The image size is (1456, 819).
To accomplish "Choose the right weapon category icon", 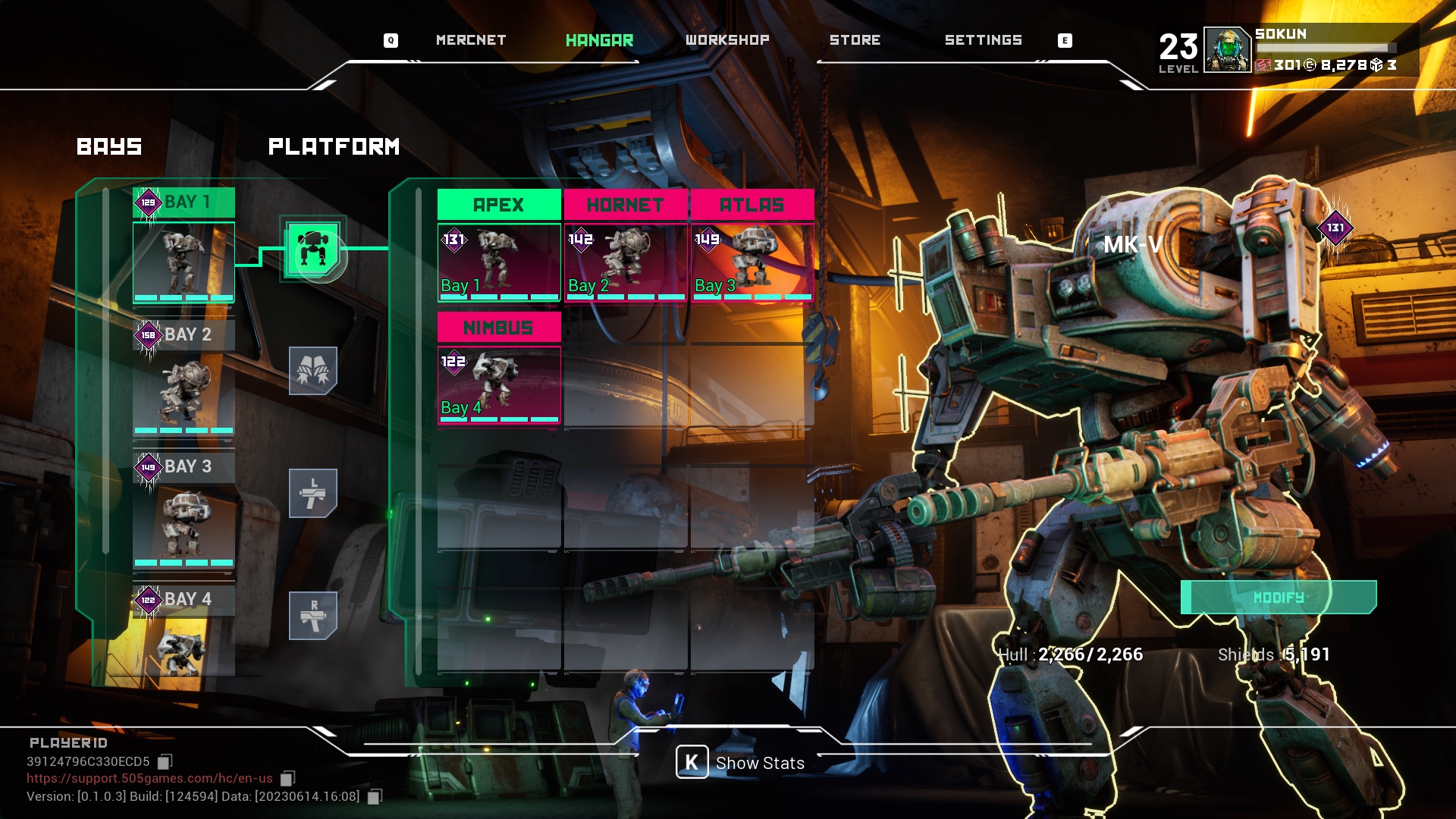I will [x=312, y=615].
